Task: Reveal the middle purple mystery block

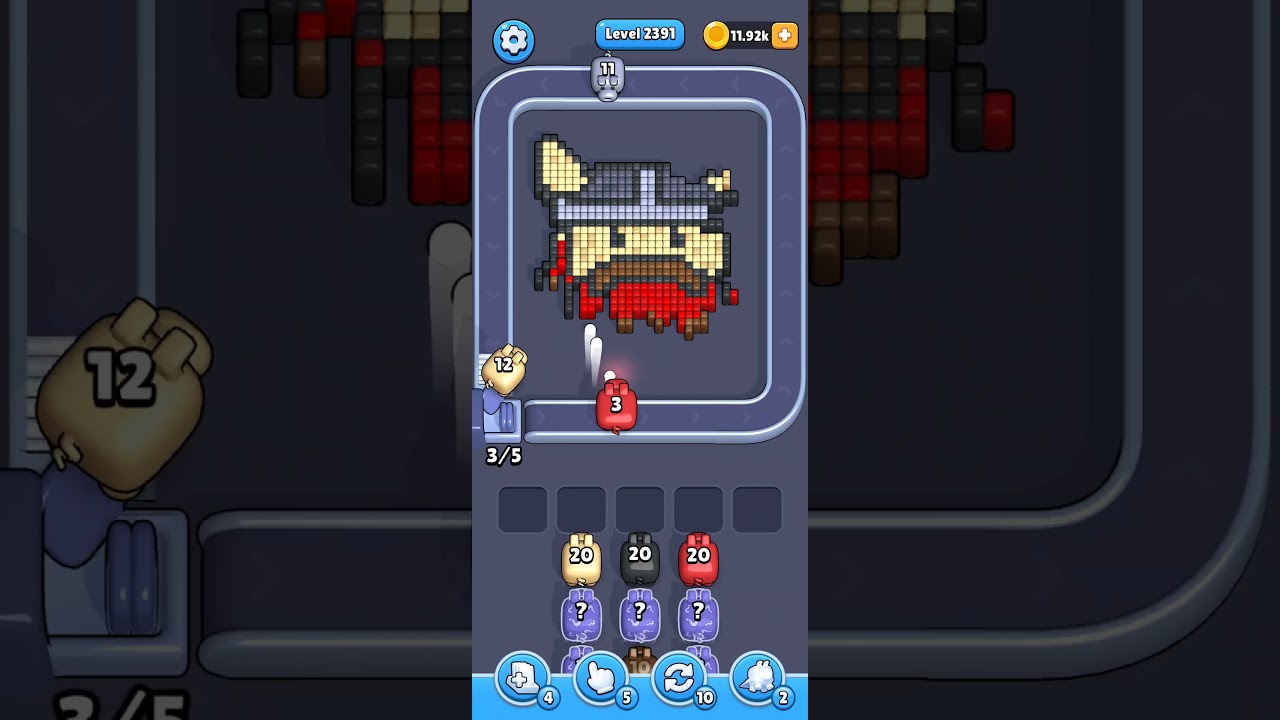Action: [x=638, y=614]
